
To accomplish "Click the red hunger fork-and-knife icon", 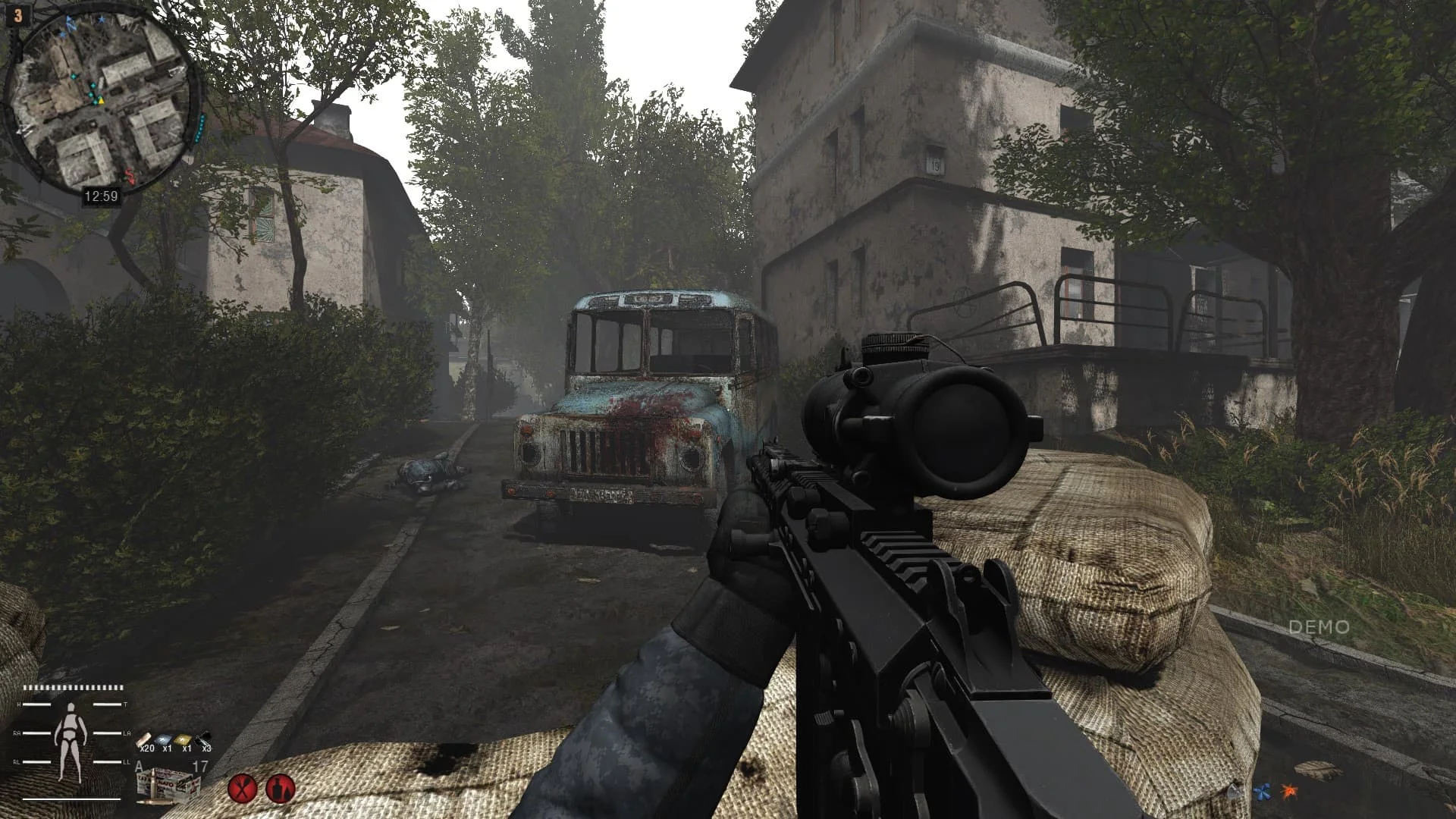I will click(x=242, y=789).
